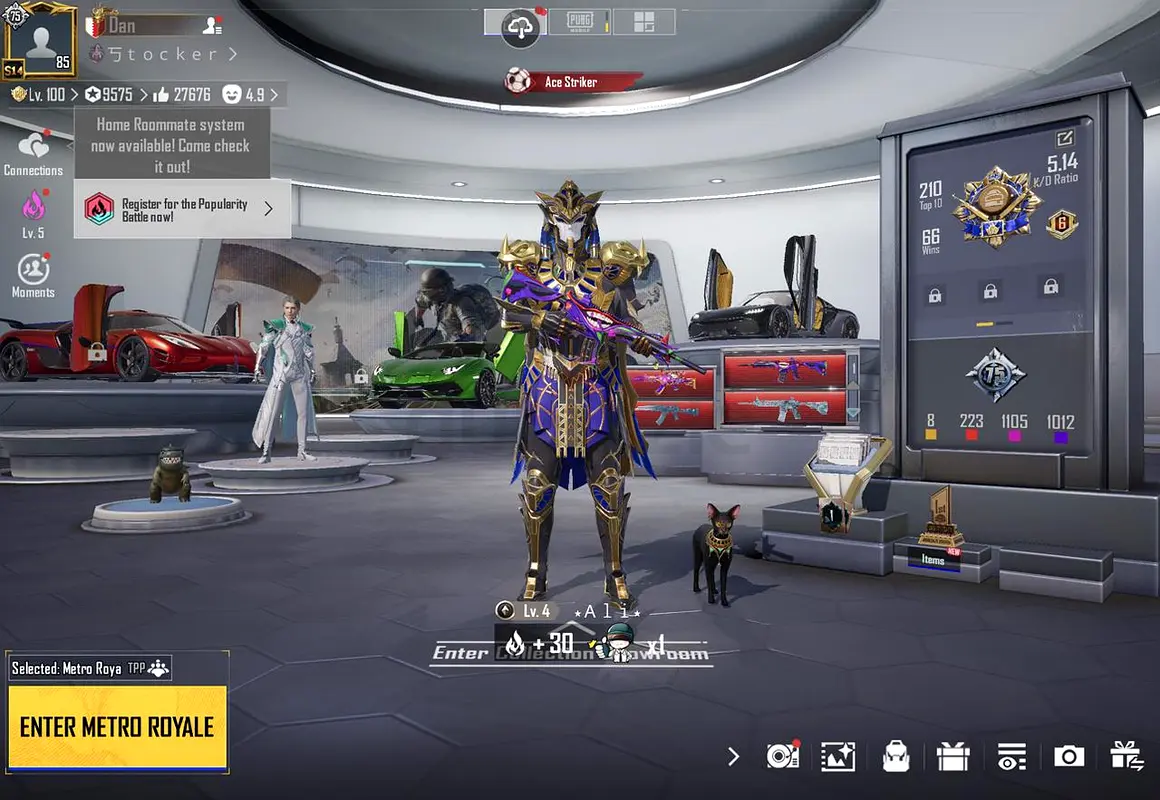
Task: Enter Metro Royale mode
Action: point(117,727)
